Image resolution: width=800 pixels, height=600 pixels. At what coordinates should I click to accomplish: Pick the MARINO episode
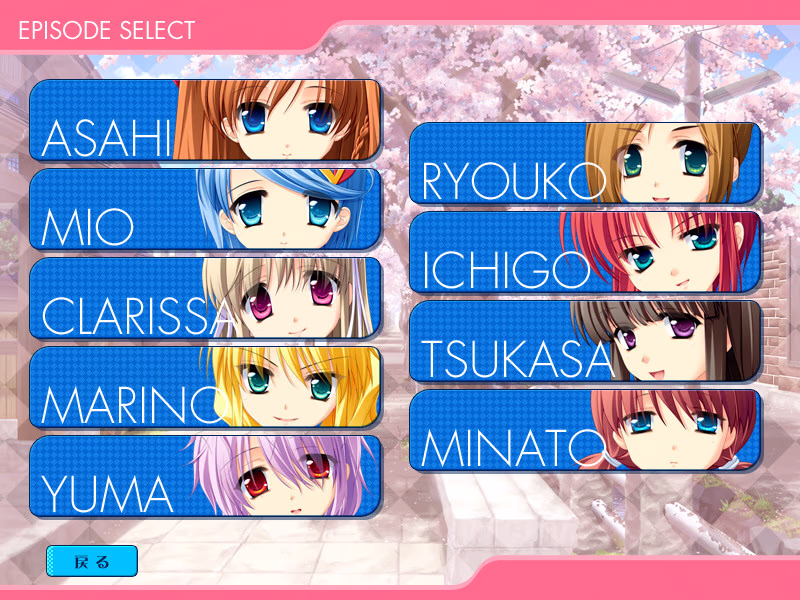205,387
